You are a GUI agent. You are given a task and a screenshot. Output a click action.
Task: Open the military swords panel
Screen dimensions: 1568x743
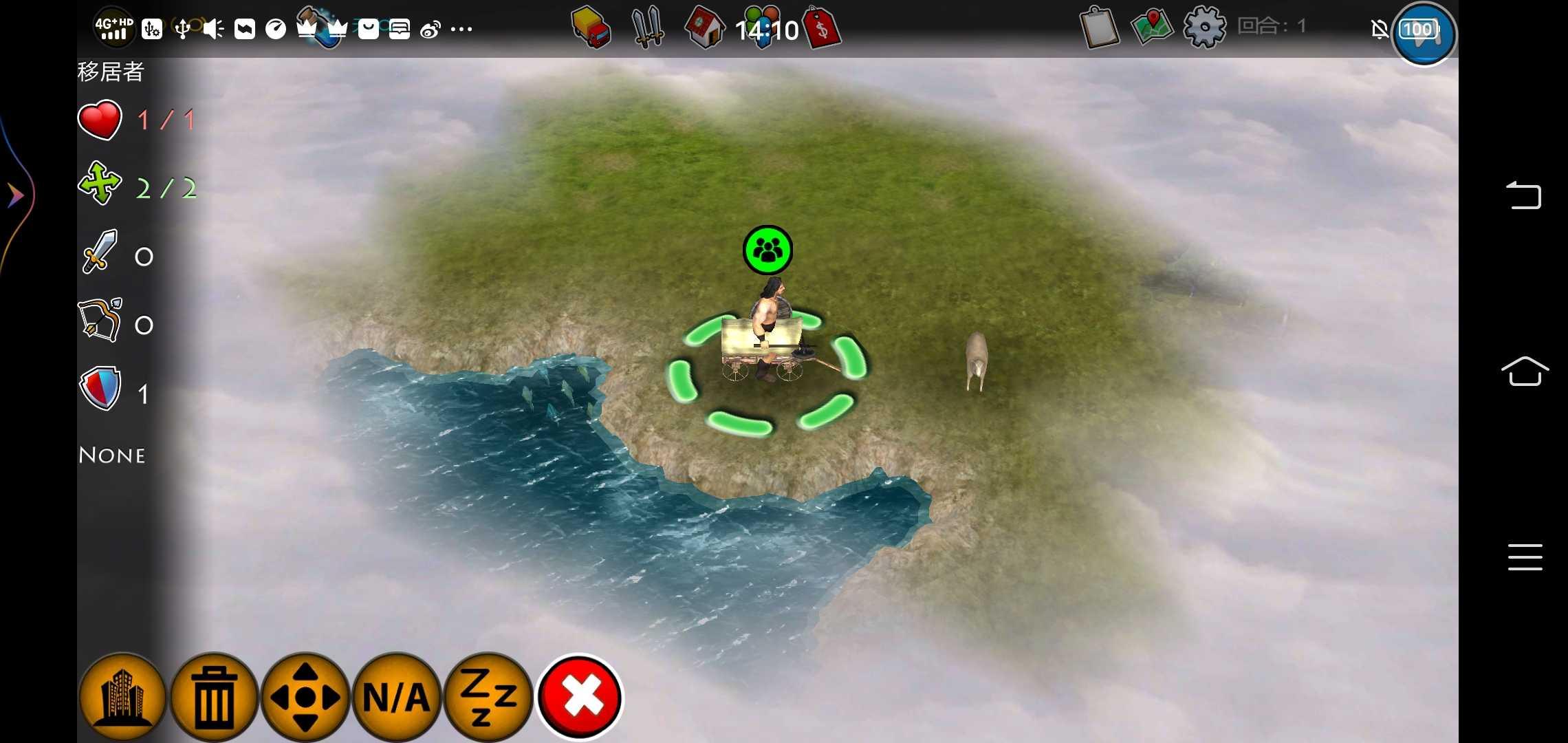click(647, 28)
